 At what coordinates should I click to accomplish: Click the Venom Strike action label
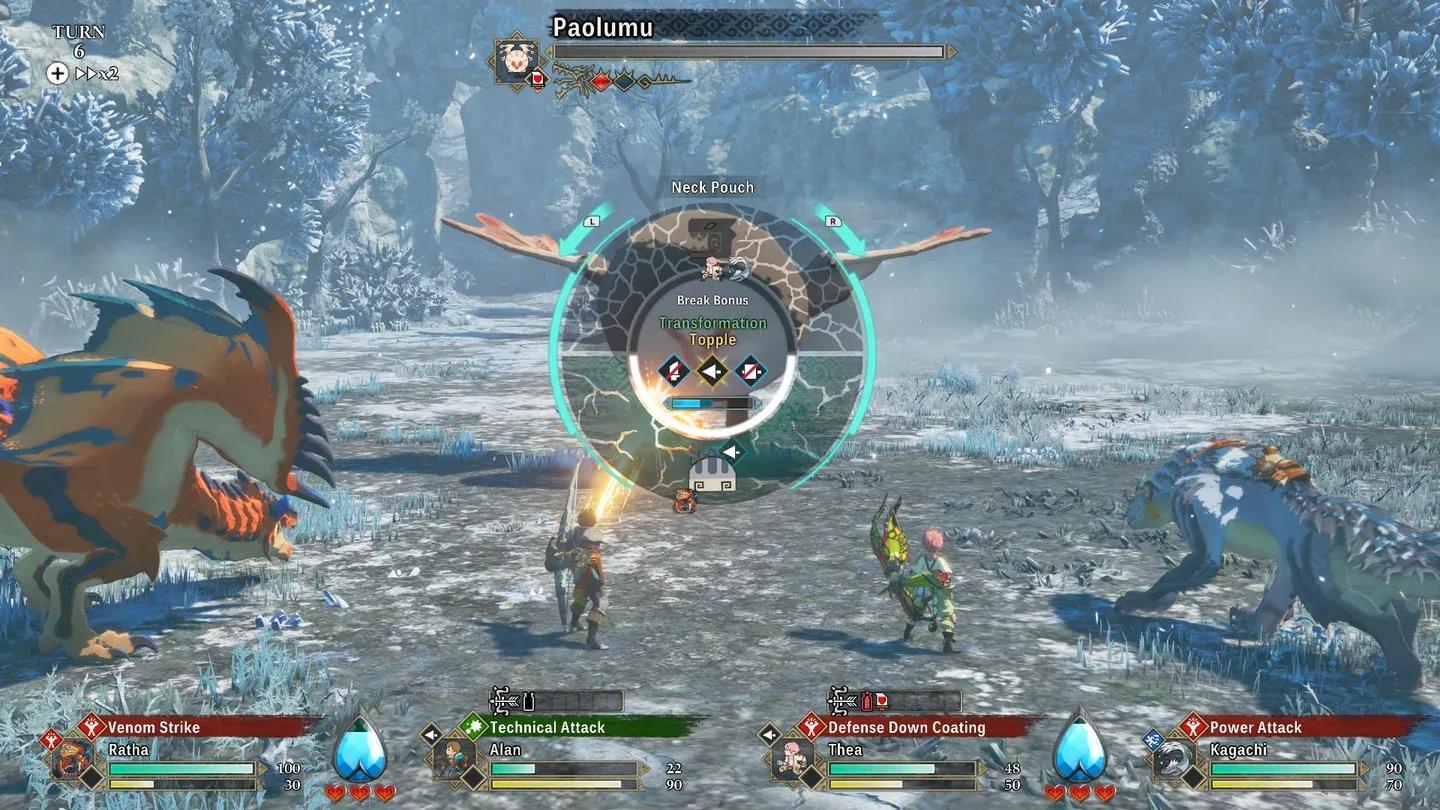[x=153, y=727]
